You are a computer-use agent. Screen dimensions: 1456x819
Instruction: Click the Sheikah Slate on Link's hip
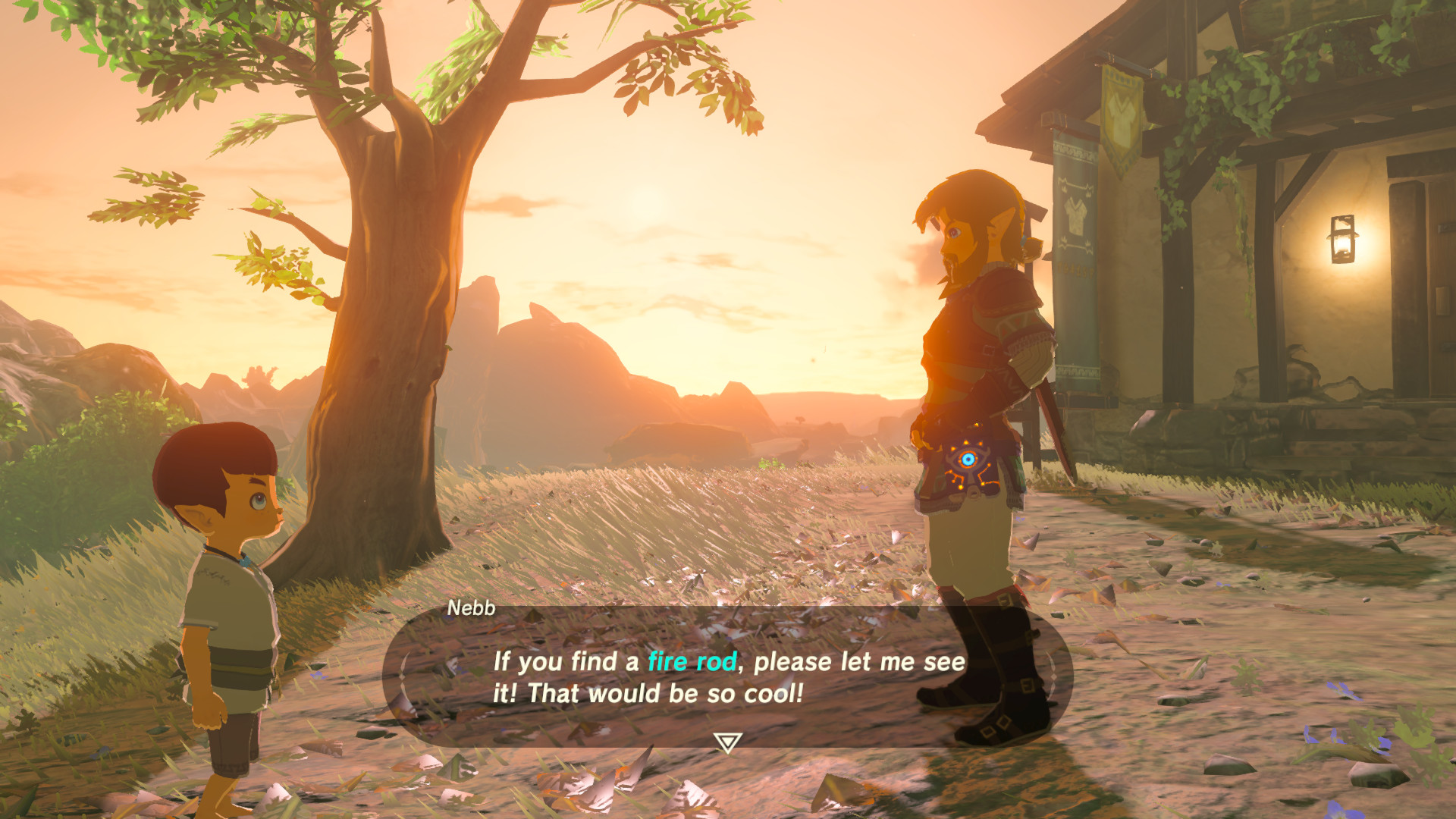[968, 468]
